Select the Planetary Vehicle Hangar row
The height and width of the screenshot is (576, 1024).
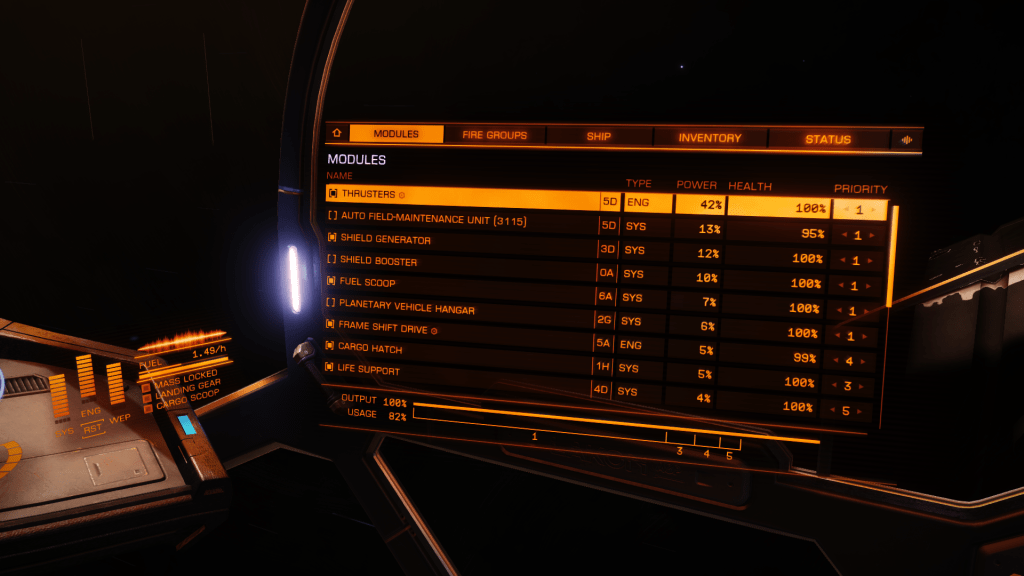coord(460,305)
